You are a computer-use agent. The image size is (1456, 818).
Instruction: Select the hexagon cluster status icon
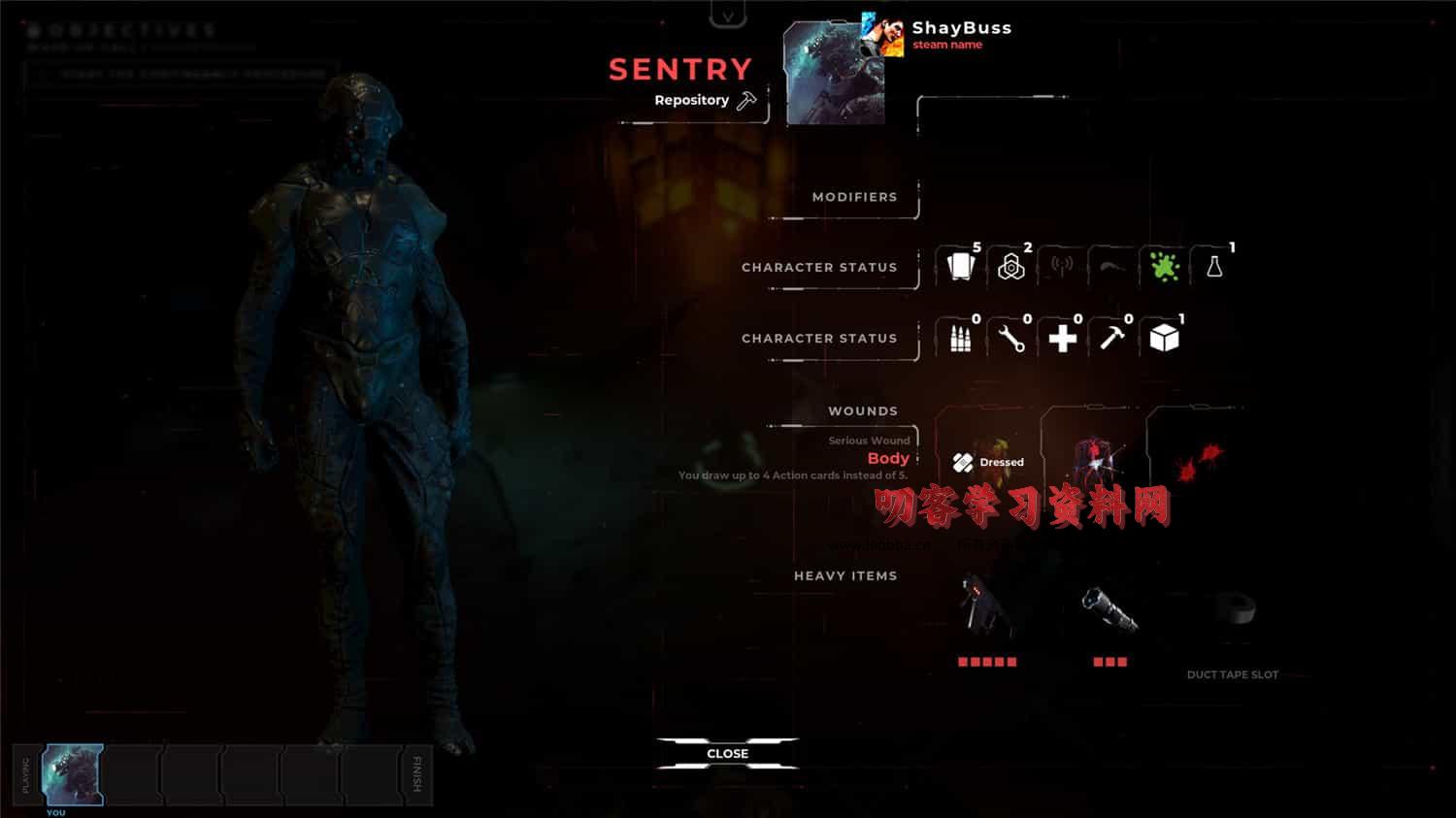pyautogui.click(x=1011, y=267)
